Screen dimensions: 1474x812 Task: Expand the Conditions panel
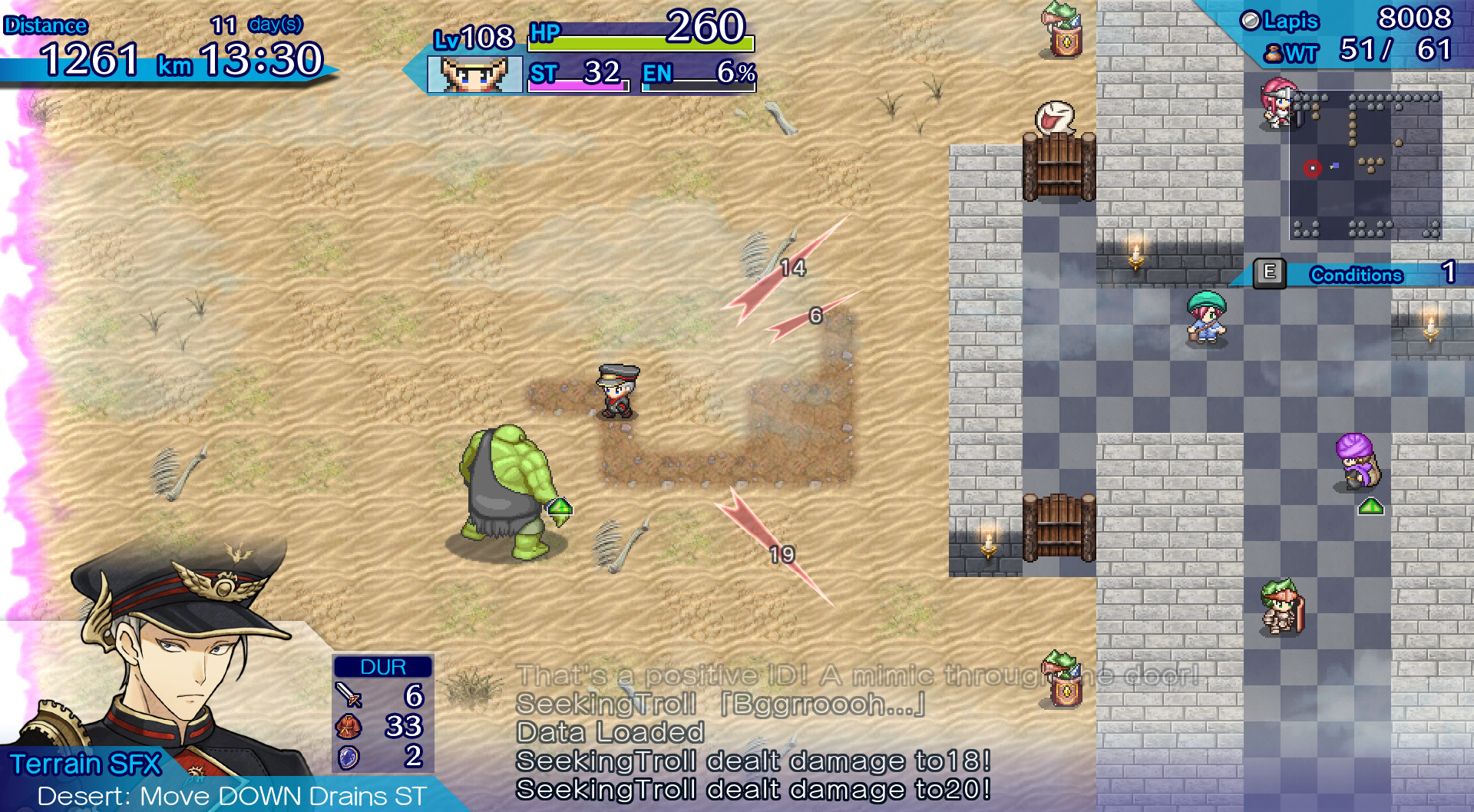click(x=1355, y=275)
